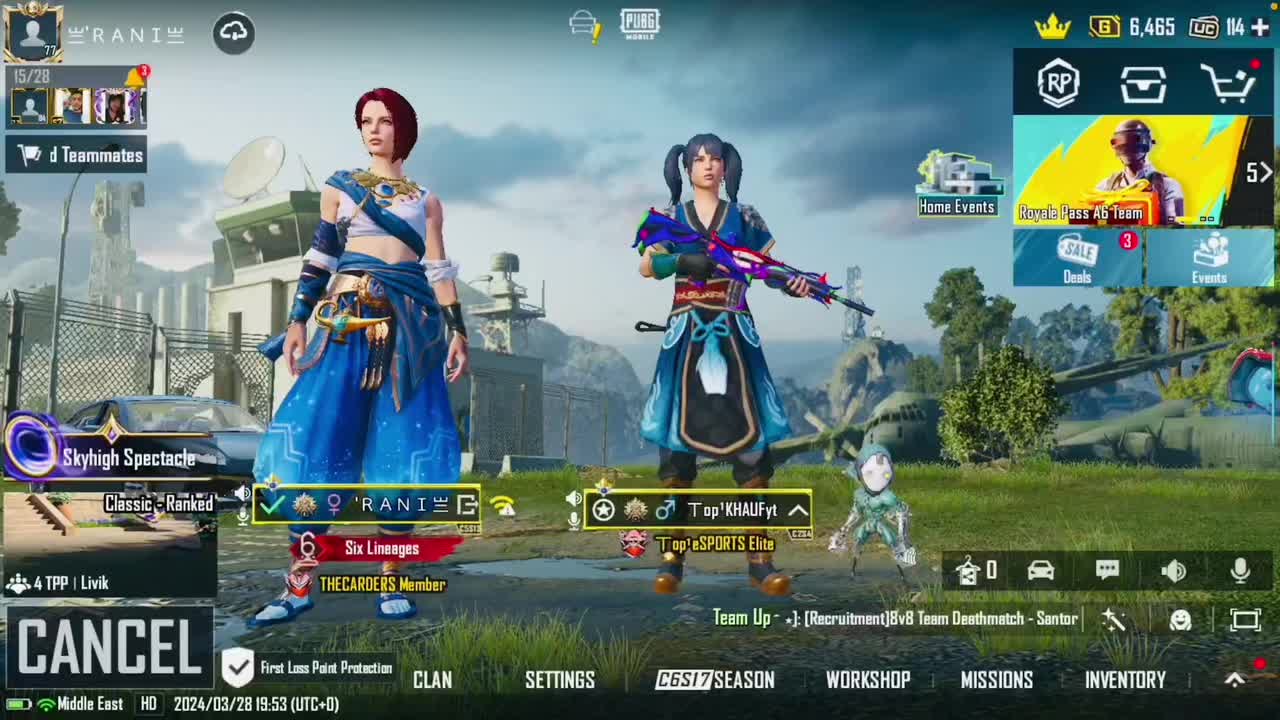This screenshot has width=1280, height=720.
Task: Open the Deals sale panel
Action: pos(1078,258)
